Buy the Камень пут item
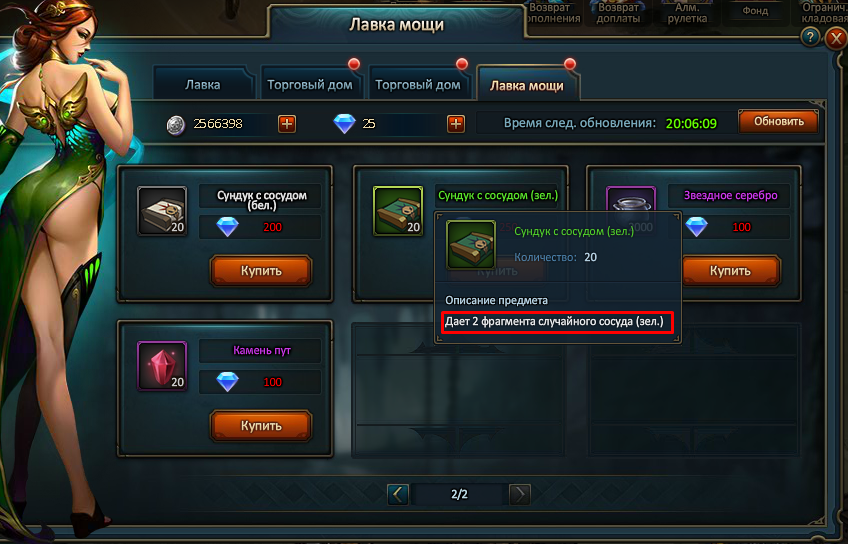The height and width of the screenshot is (544, 848). (x=261, y=425)
